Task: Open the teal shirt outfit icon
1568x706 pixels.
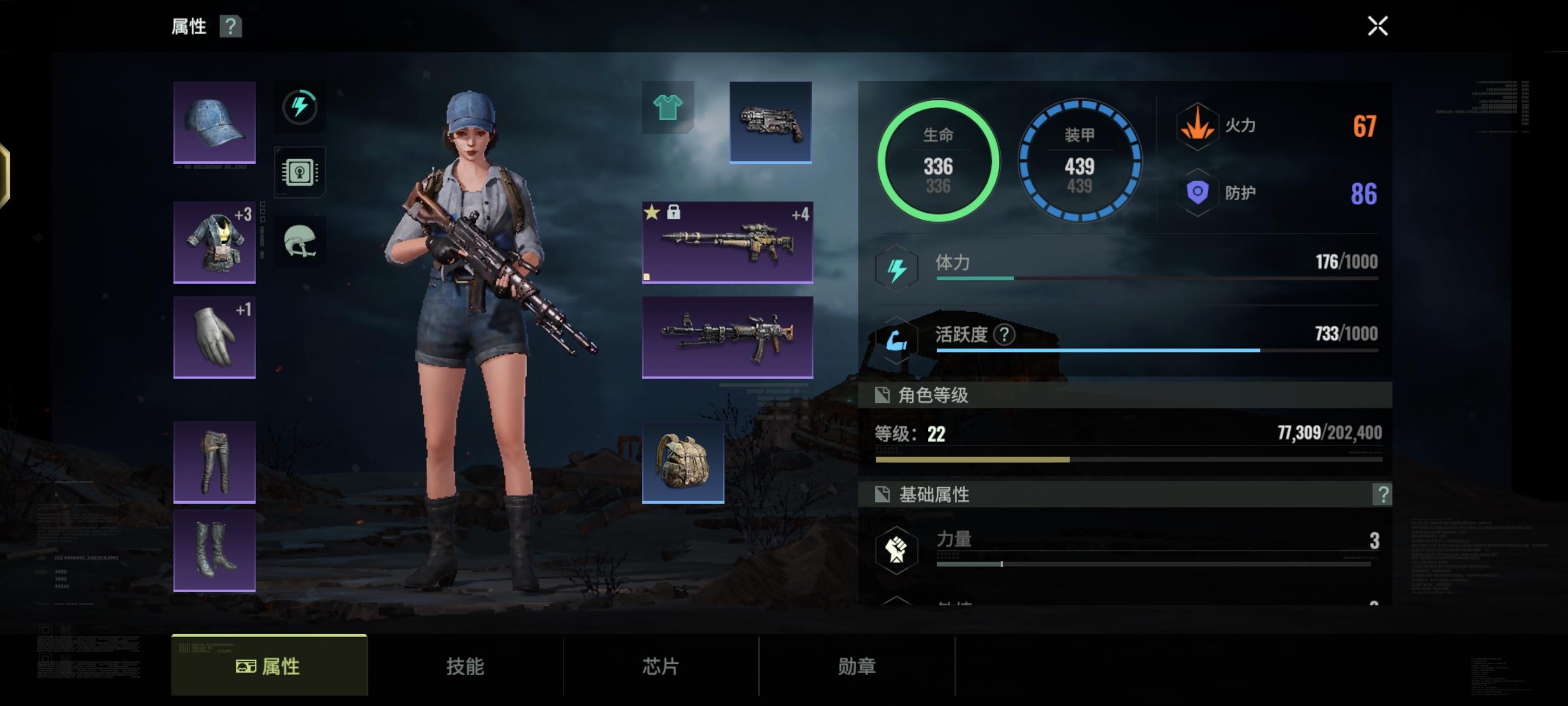Action: point(668,107)
